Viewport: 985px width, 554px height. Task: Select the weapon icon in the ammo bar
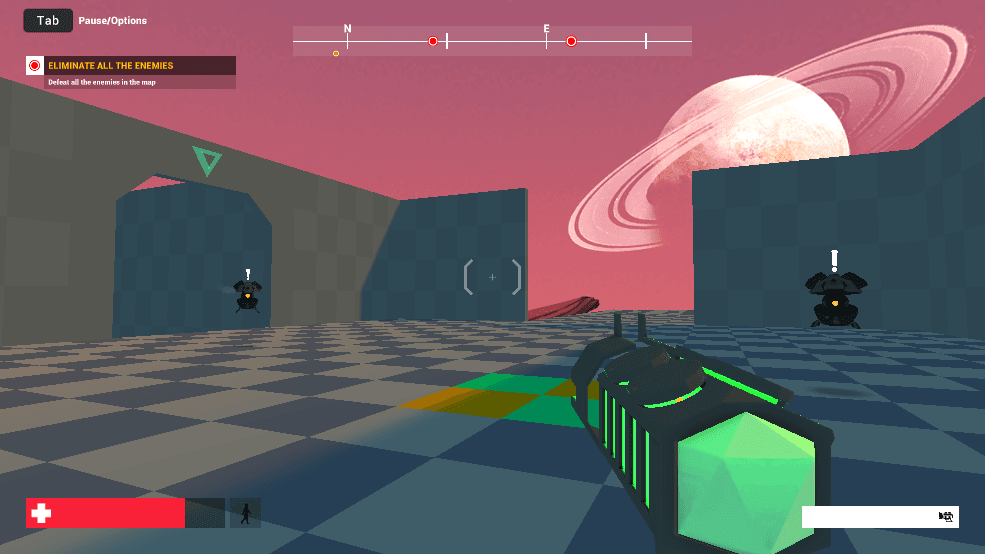click(x=946, y=516)
